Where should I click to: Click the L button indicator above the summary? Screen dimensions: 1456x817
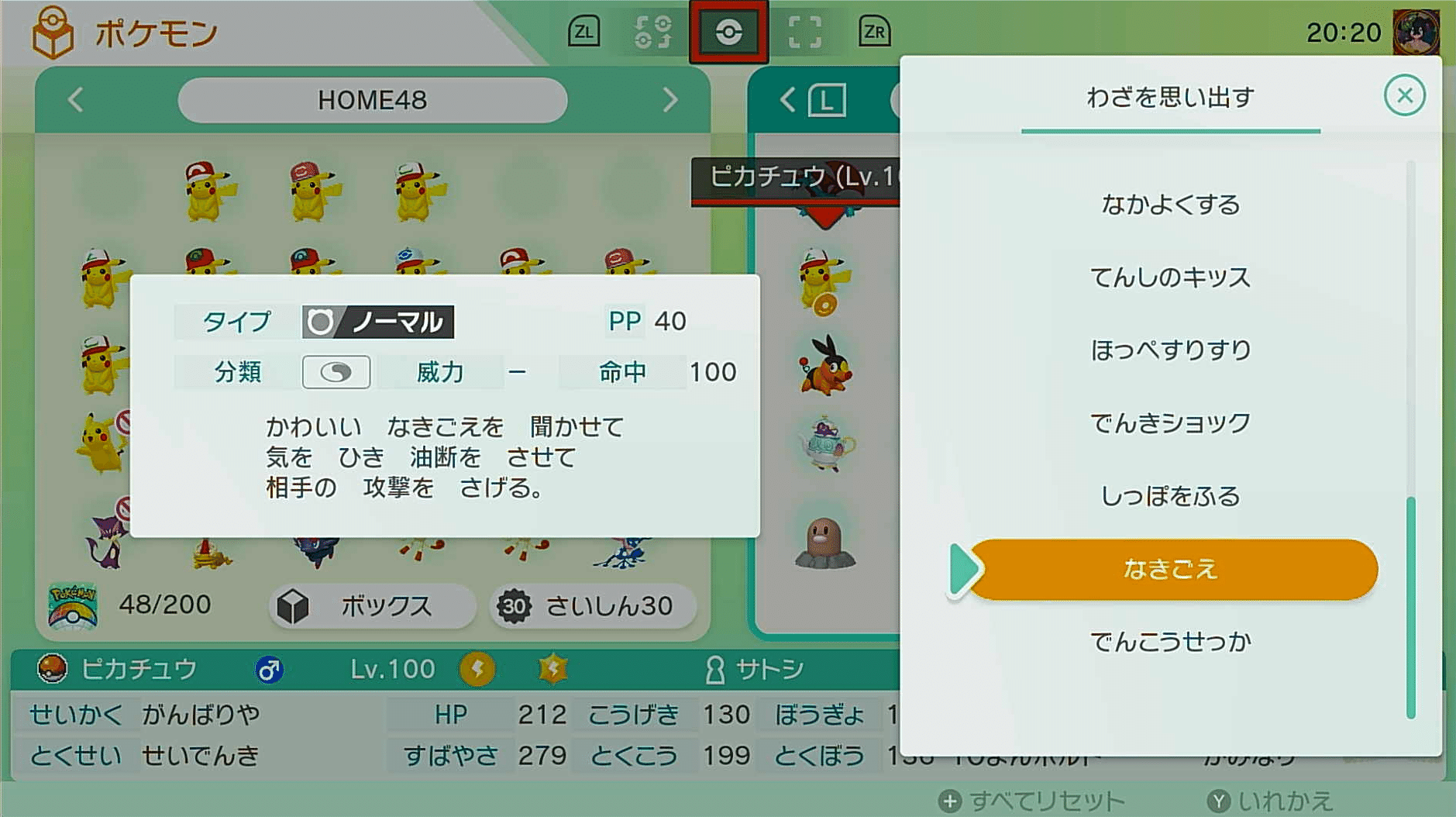click(828, 102)
